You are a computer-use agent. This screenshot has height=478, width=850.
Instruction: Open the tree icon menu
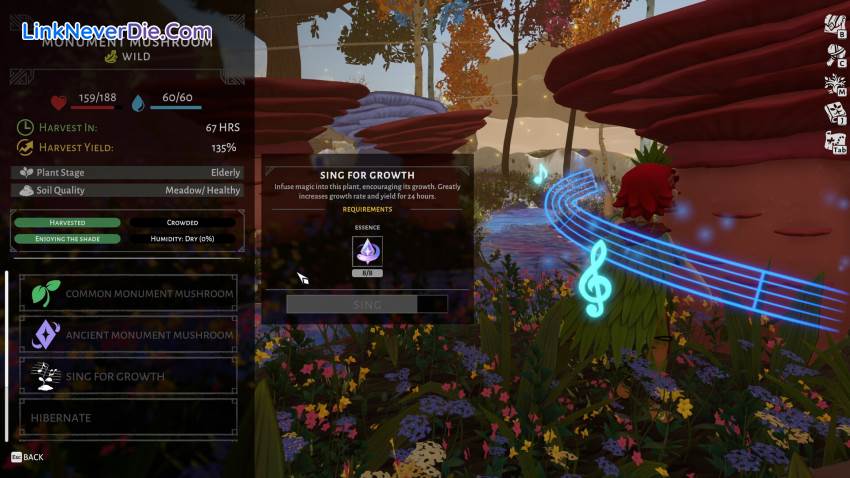click(835, 84)
